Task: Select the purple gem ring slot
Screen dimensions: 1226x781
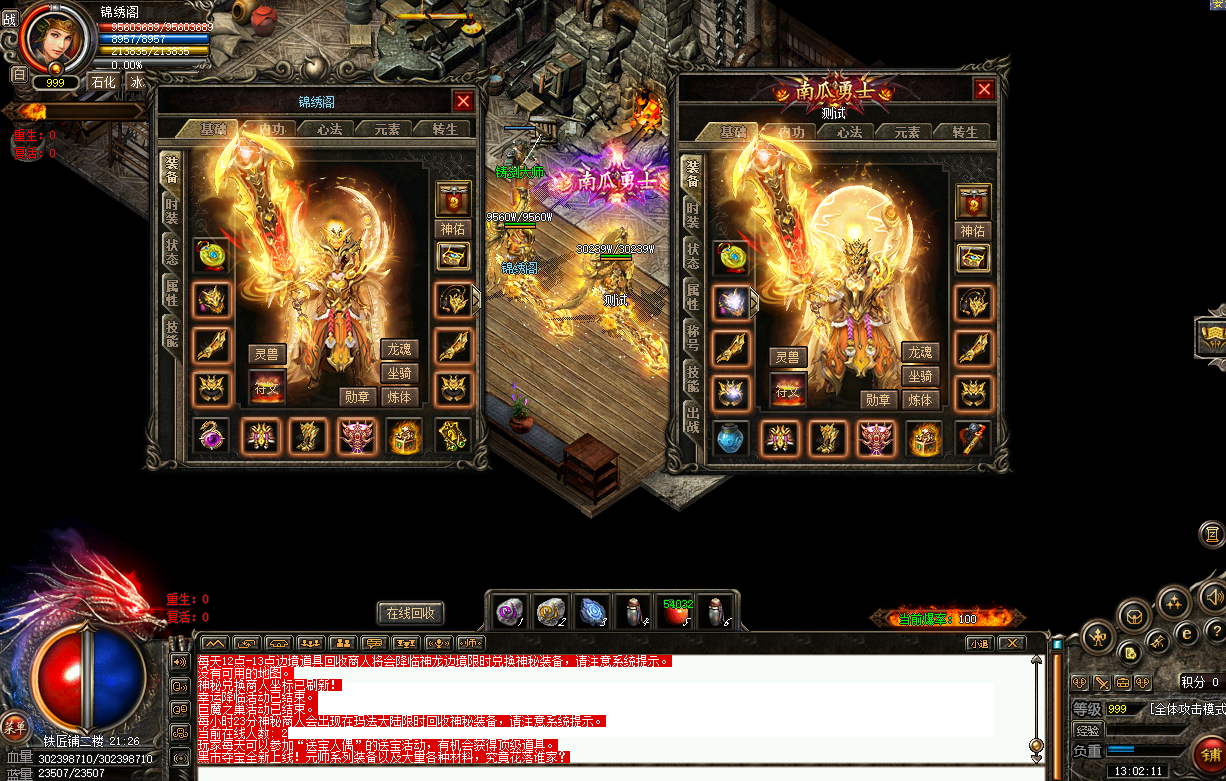Action: (211, 437)
